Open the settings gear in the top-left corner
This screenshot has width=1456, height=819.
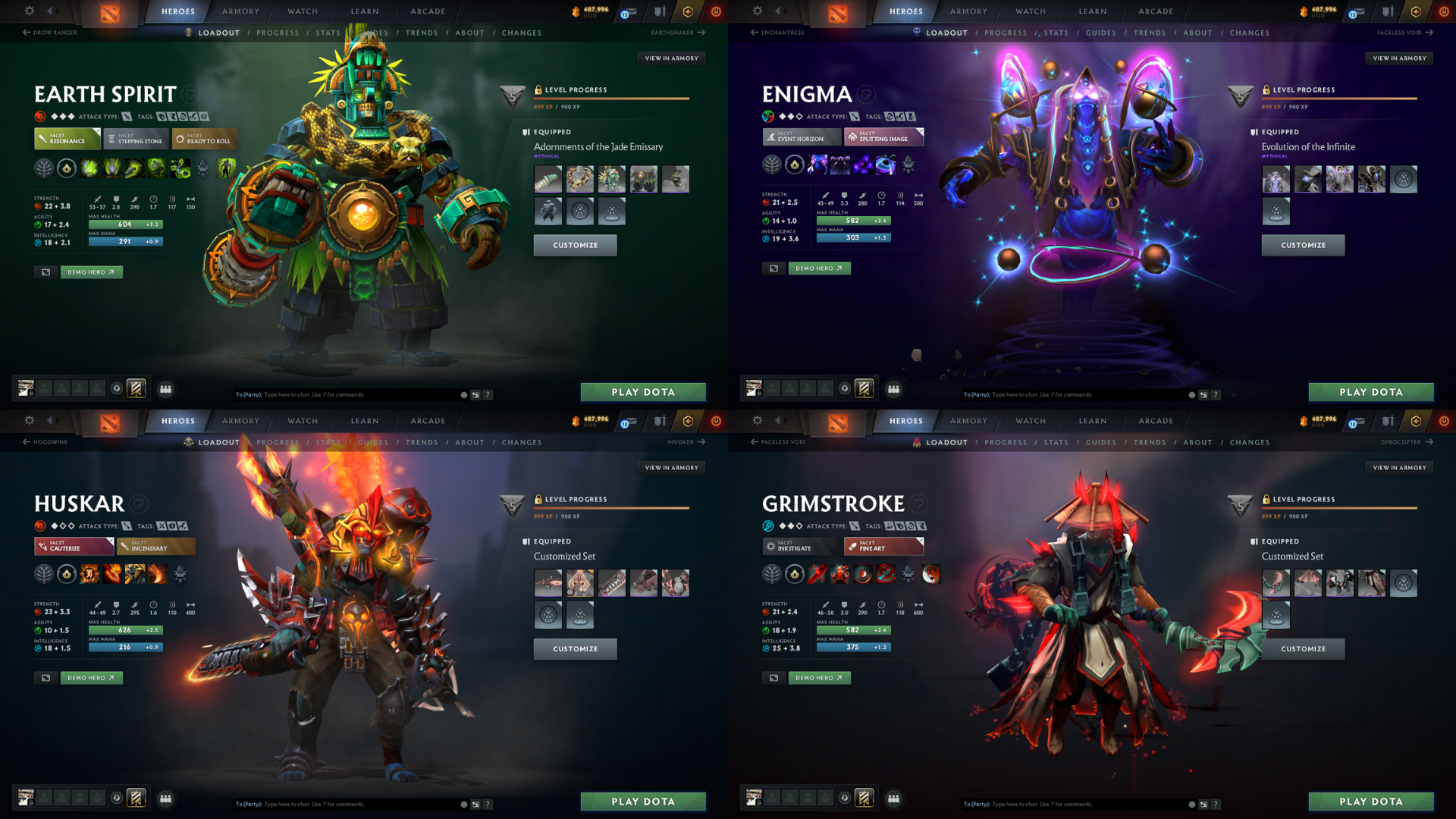[x=29, y=11]
